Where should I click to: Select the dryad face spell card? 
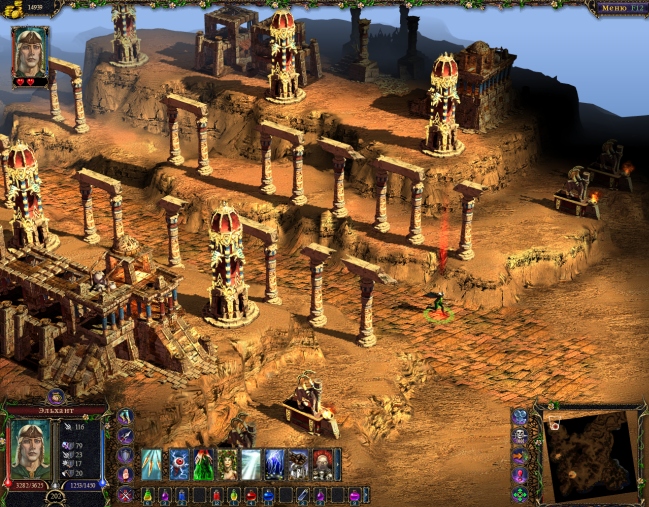tap(228, 464)
